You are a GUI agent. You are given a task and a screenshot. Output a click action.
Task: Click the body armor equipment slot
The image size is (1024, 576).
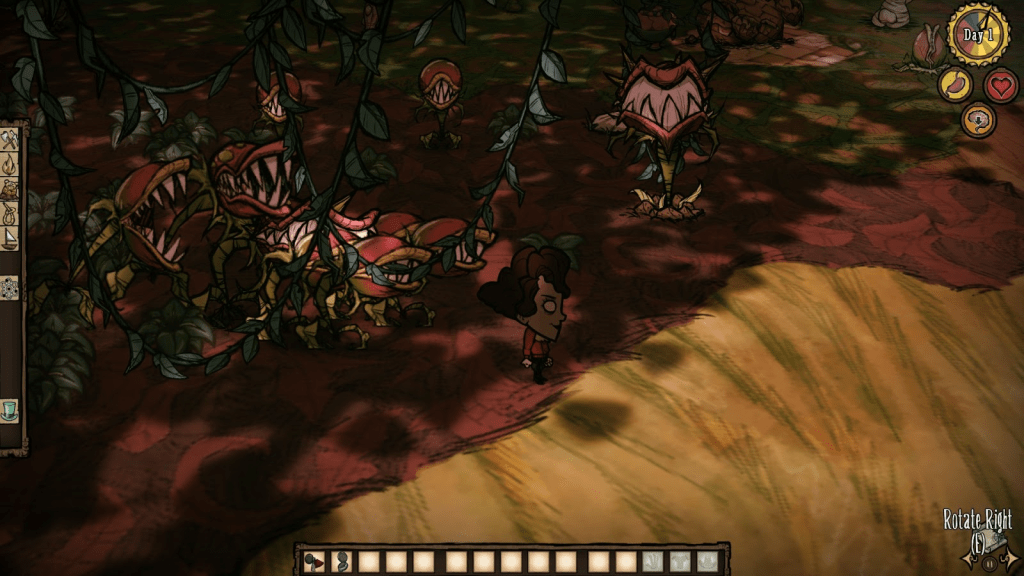pos(680,561)
